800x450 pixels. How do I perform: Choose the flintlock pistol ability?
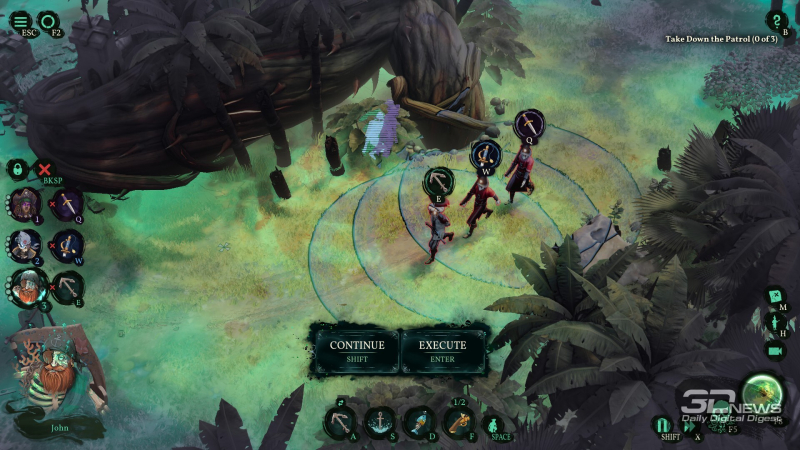pyautogui.click(x=459, y=421)
